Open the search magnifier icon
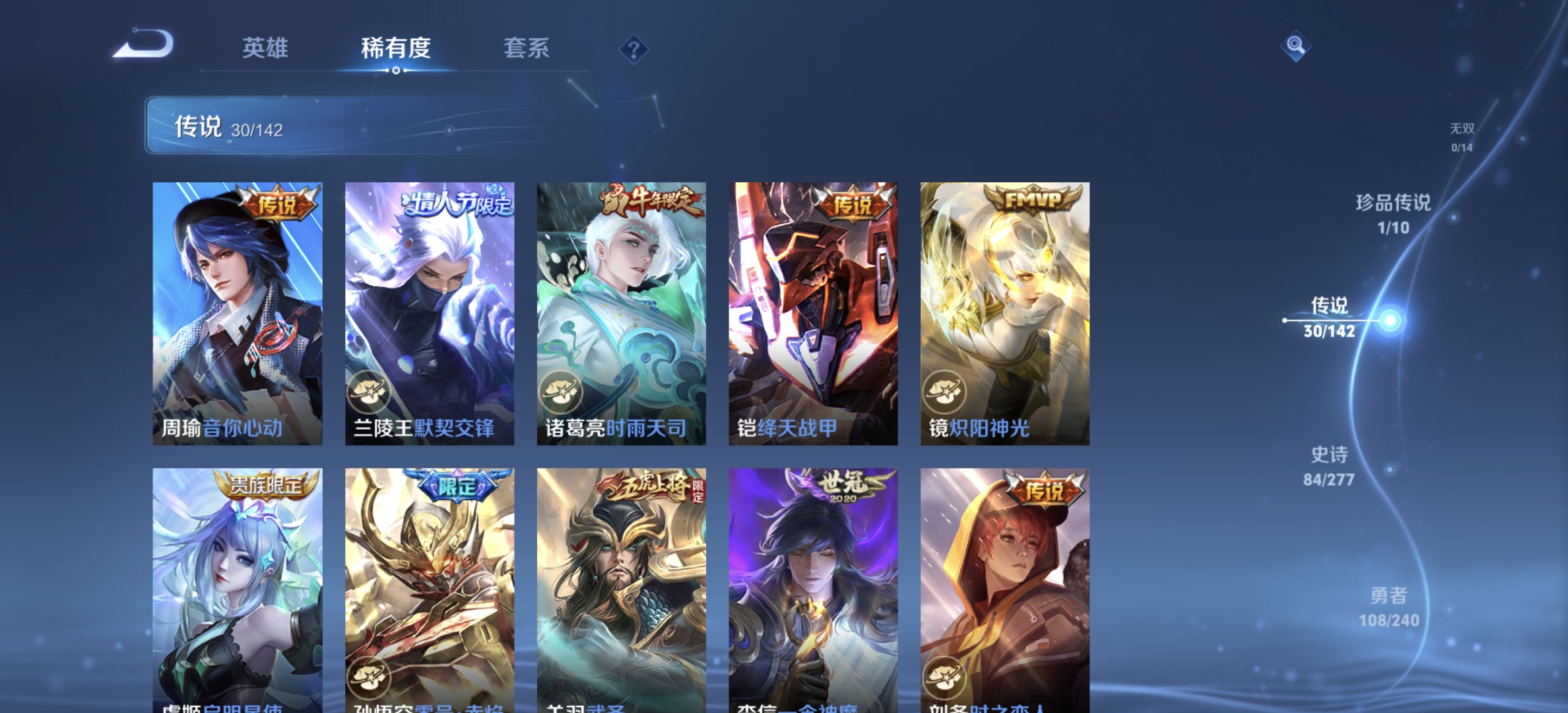The height and width of the screenshot is (713, 1568). (1296, 45)
